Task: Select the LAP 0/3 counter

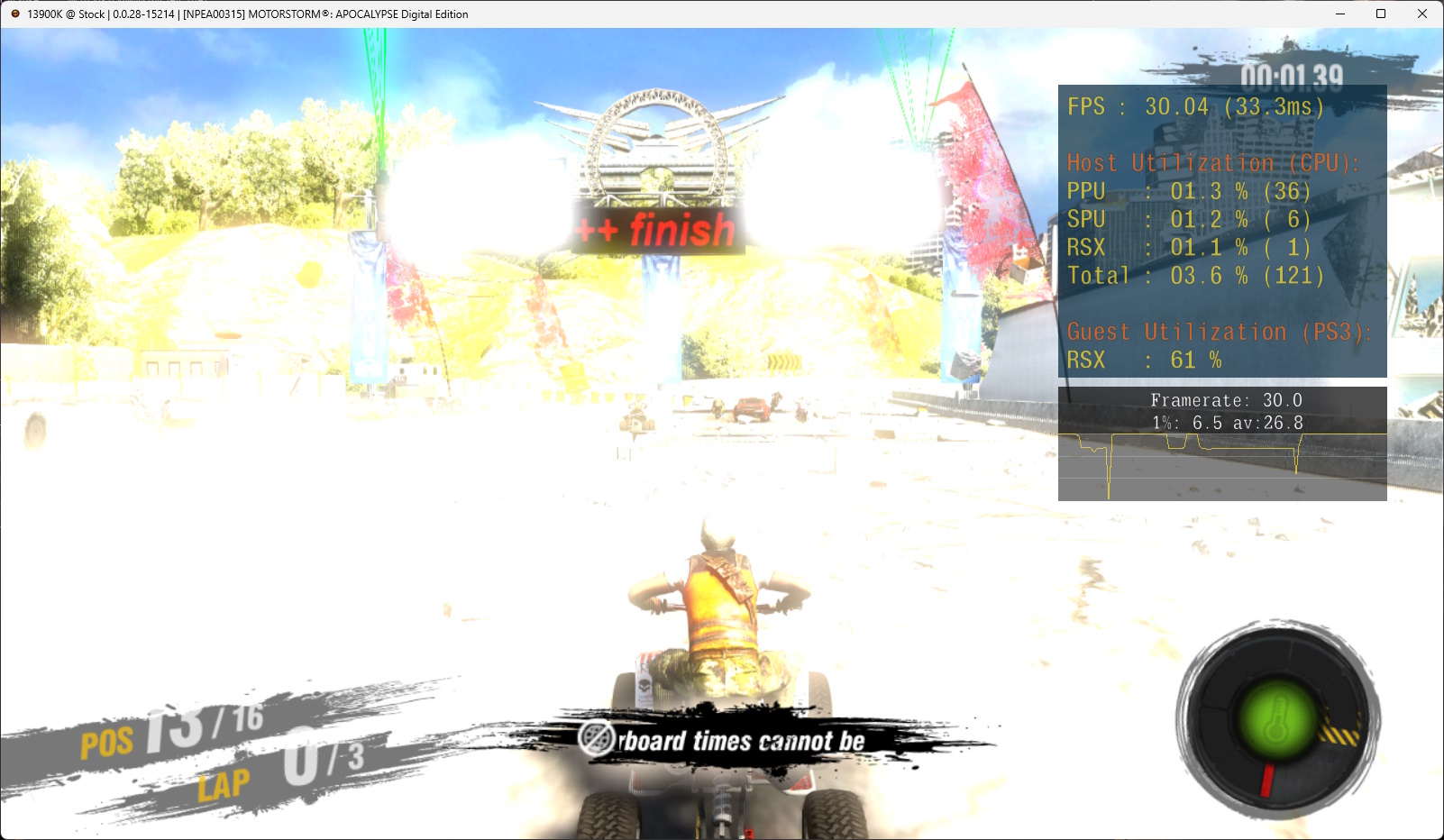Action: coord(279,771)
